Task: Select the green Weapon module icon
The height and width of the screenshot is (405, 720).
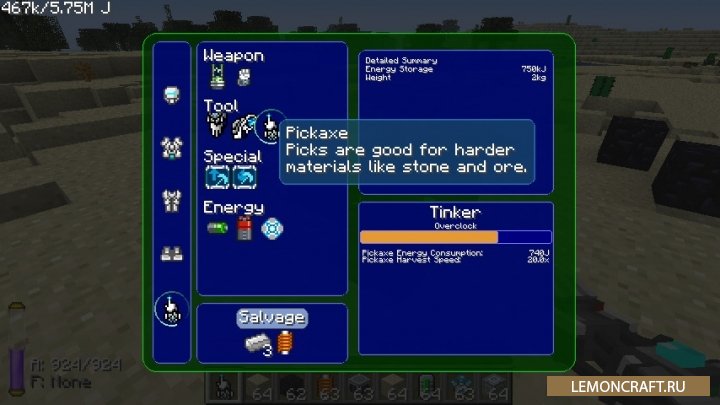Action: click(218, 74)
